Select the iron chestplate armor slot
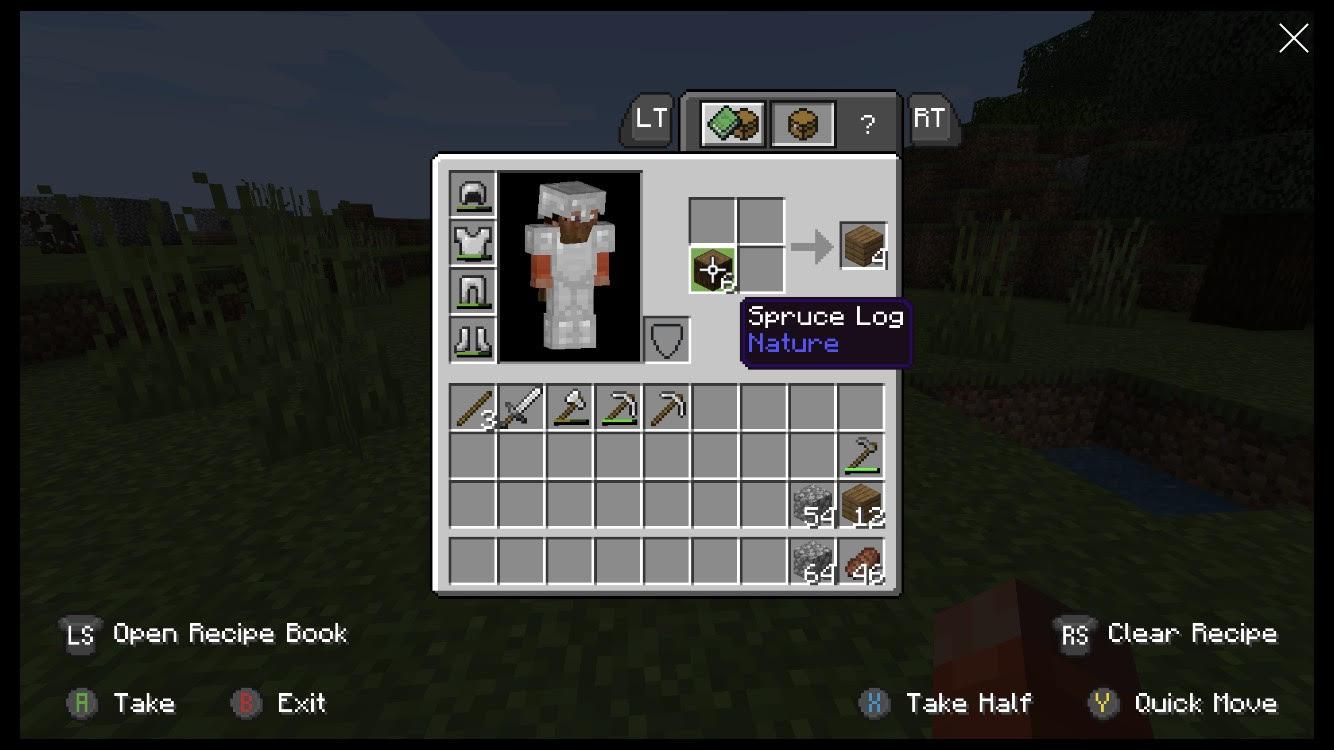The height and width of the screenshot is (750, 1334). click(473, 243)
